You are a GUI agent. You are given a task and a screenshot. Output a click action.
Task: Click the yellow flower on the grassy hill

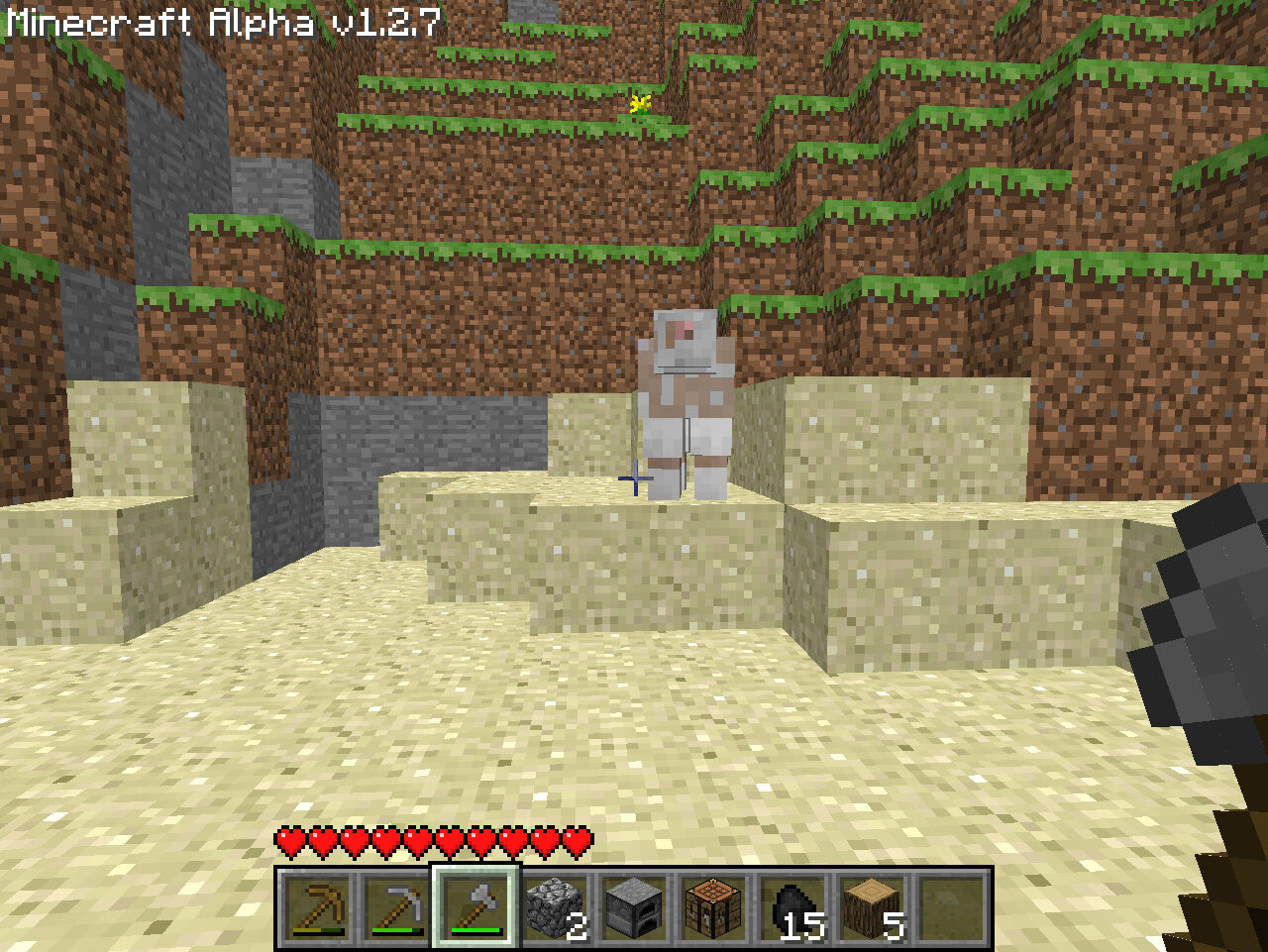coord(638,104)
